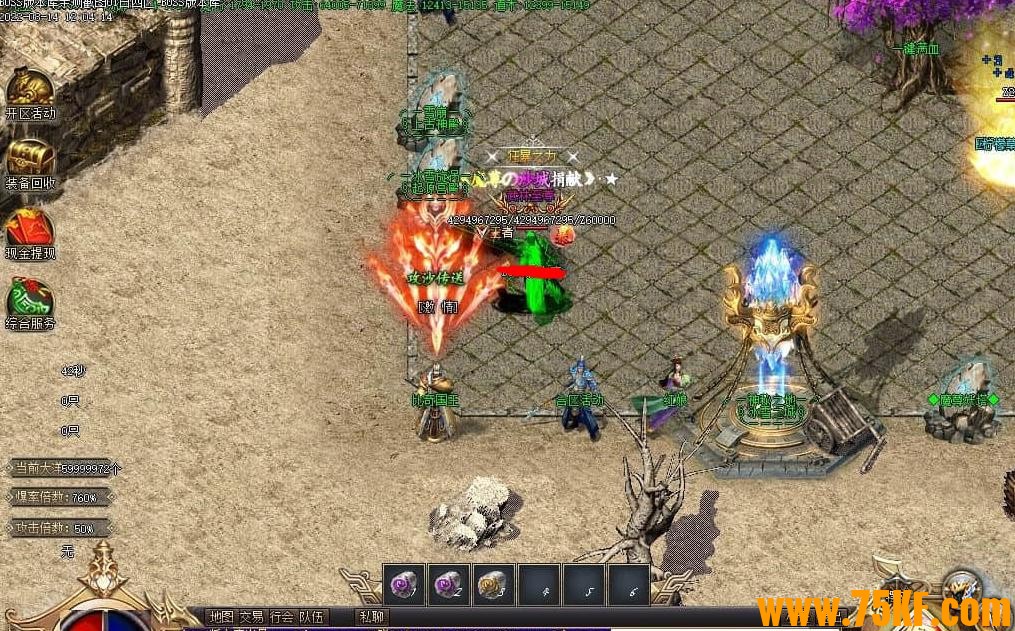Image resolution: width=1015 pixels, height=631 pixels.
Task: Open the 队伍 team button
Action: 312,617
